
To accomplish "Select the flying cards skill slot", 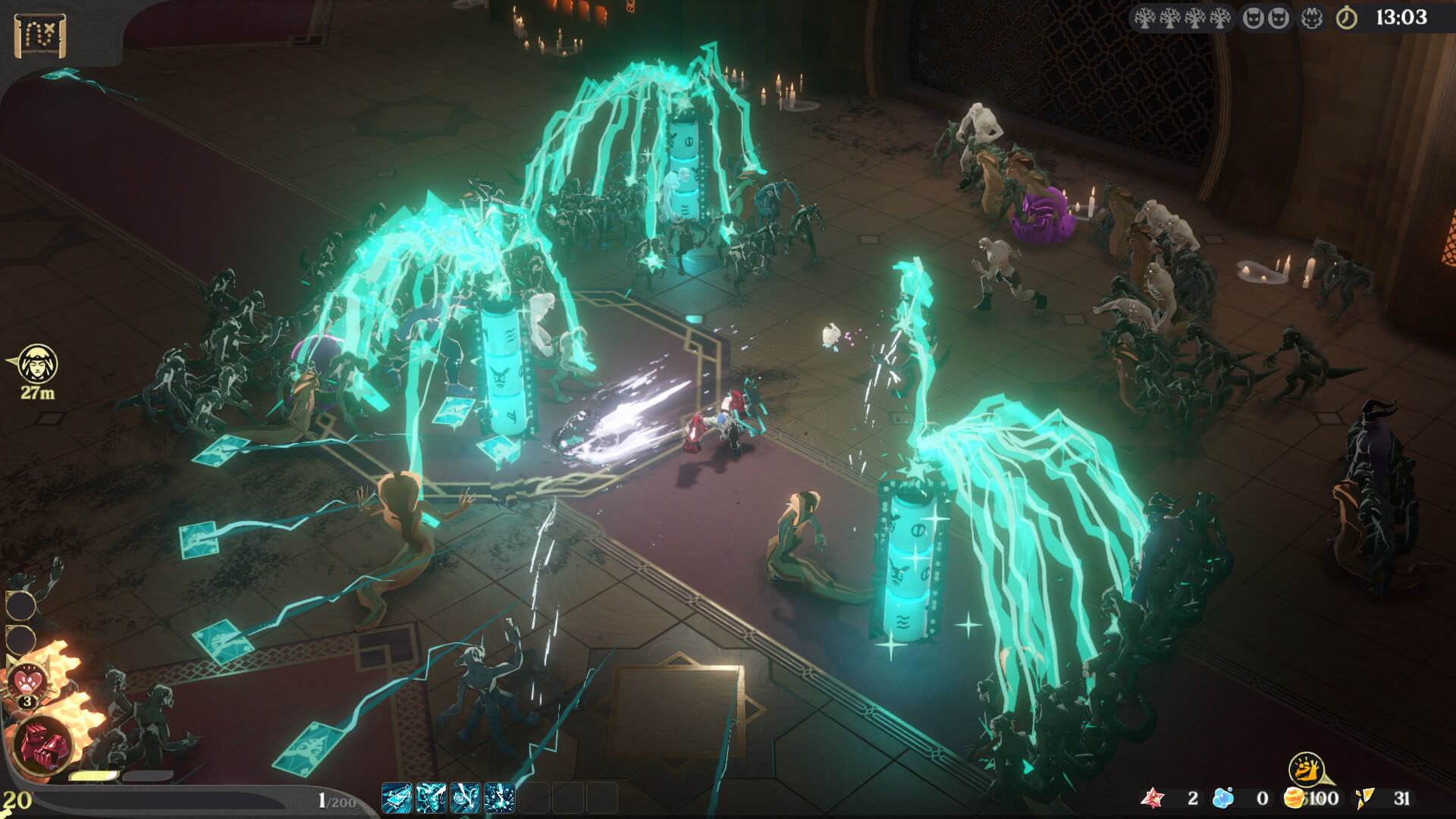I will (397, 798).
